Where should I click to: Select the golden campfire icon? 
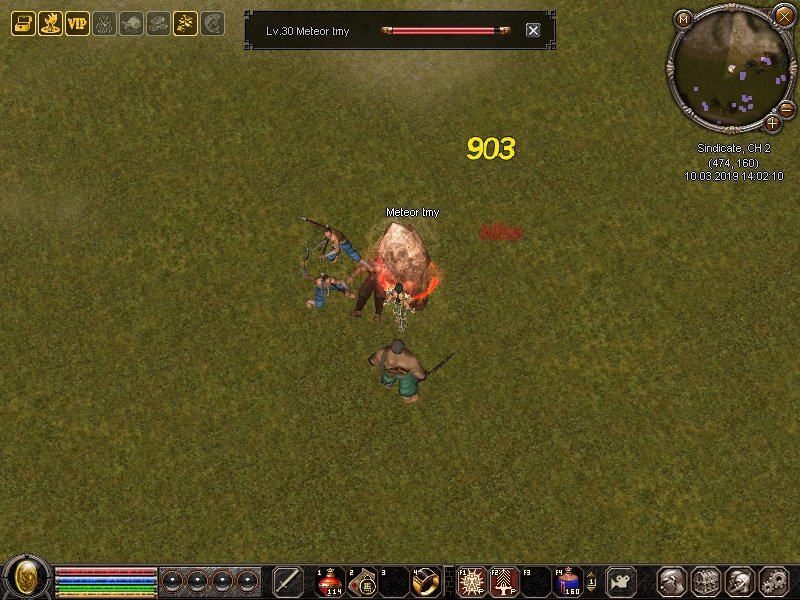(50, 24)
